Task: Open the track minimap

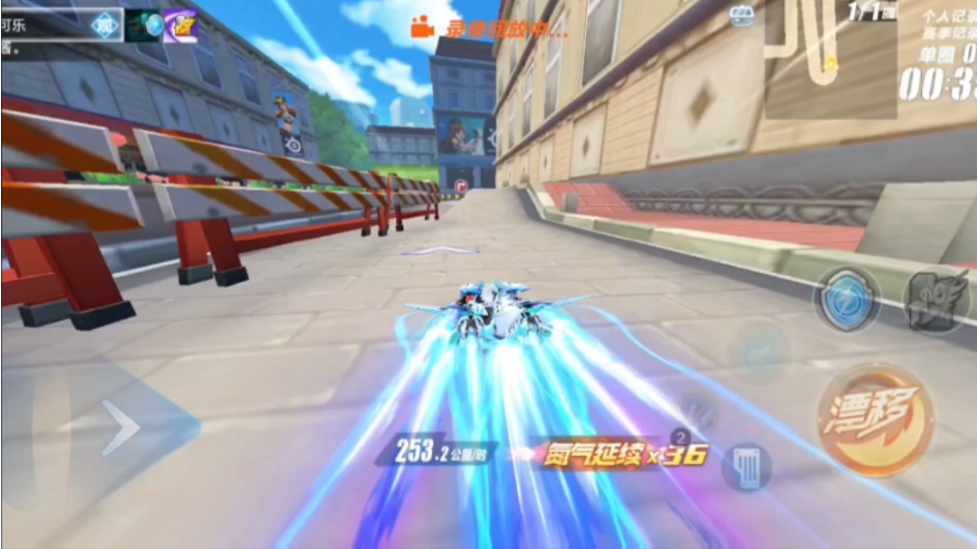Action: pyautogui.click(x=830, y=58)
